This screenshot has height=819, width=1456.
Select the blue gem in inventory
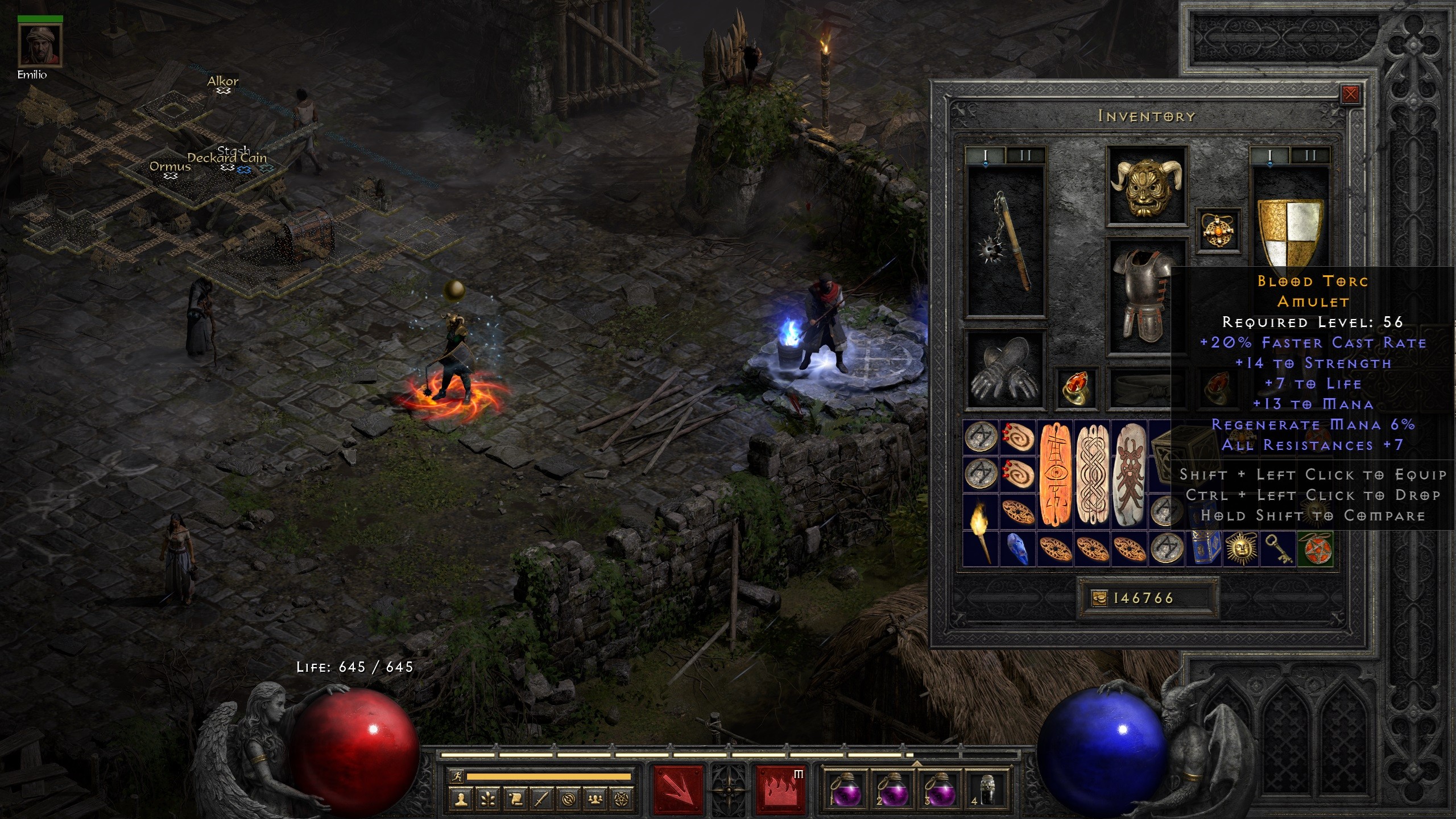(1017, 549)
